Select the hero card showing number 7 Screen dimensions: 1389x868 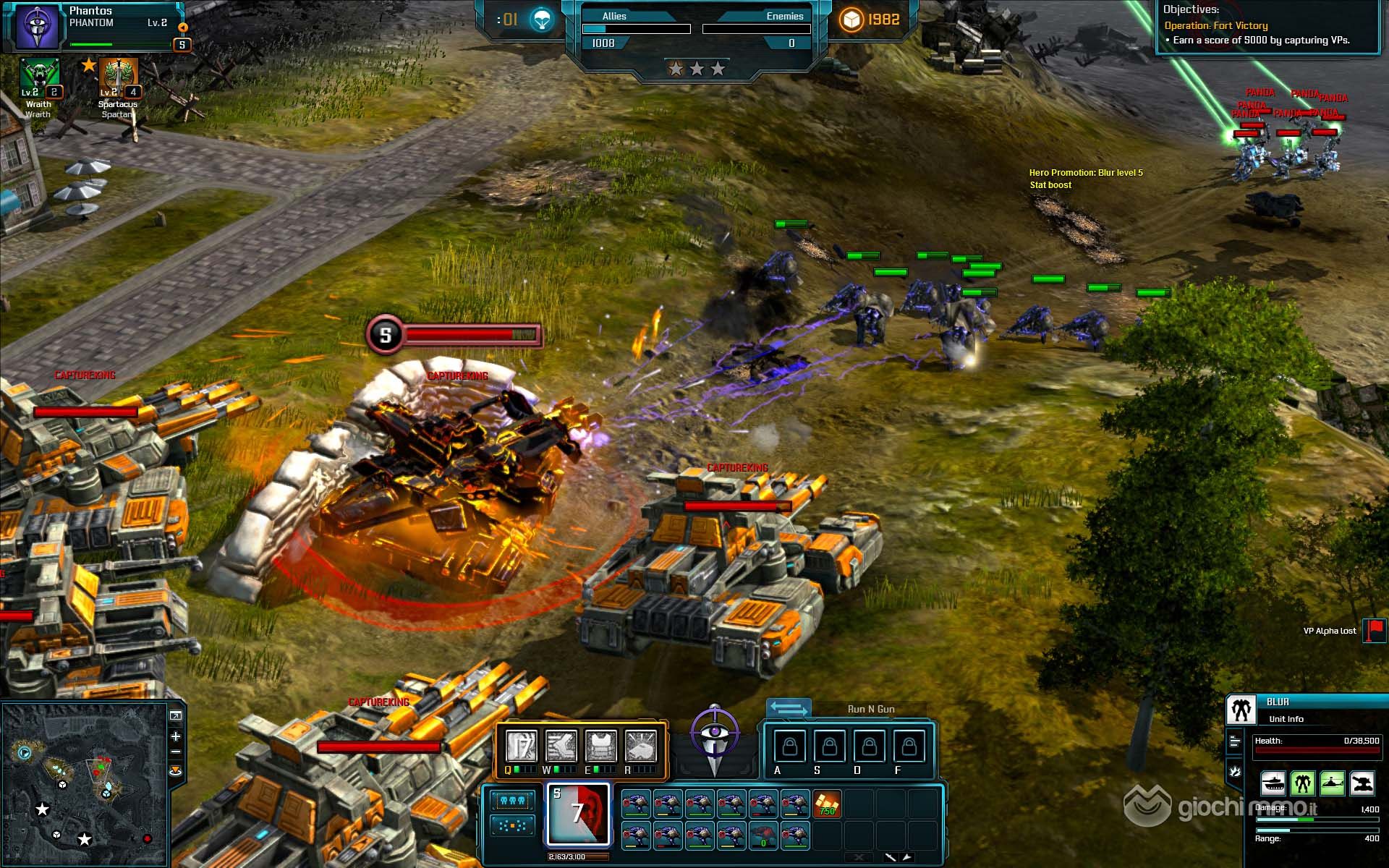(x=578, y=814)
